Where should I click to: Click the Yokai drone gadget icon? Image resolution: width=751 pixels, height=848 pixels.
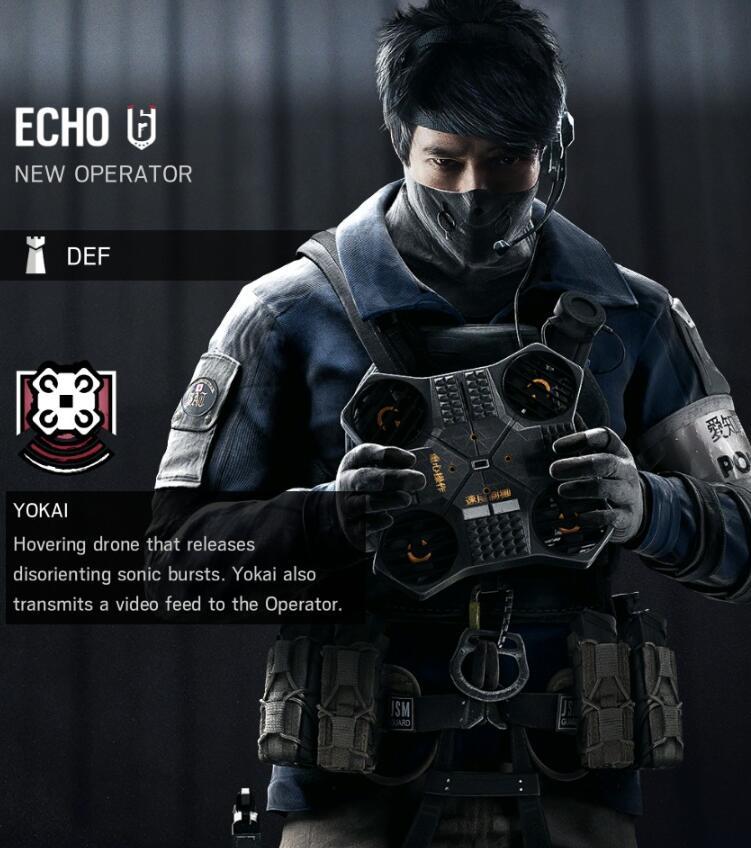click(66, 416)
